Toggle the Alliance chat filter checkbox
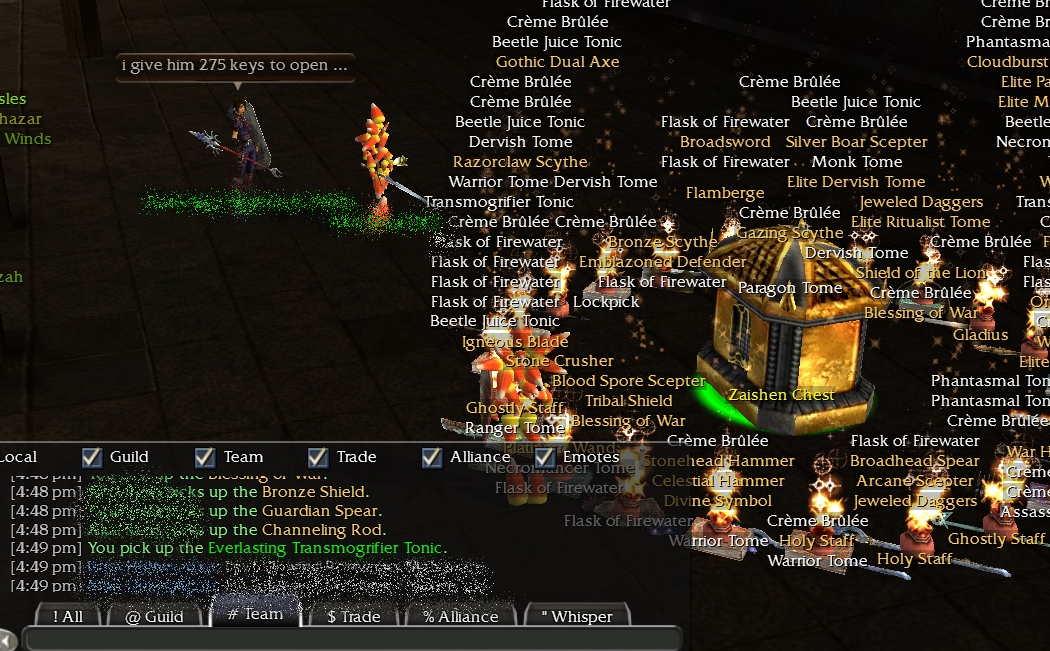The width and height of the screenshot is (1050, 651). (x=432, y=457)
